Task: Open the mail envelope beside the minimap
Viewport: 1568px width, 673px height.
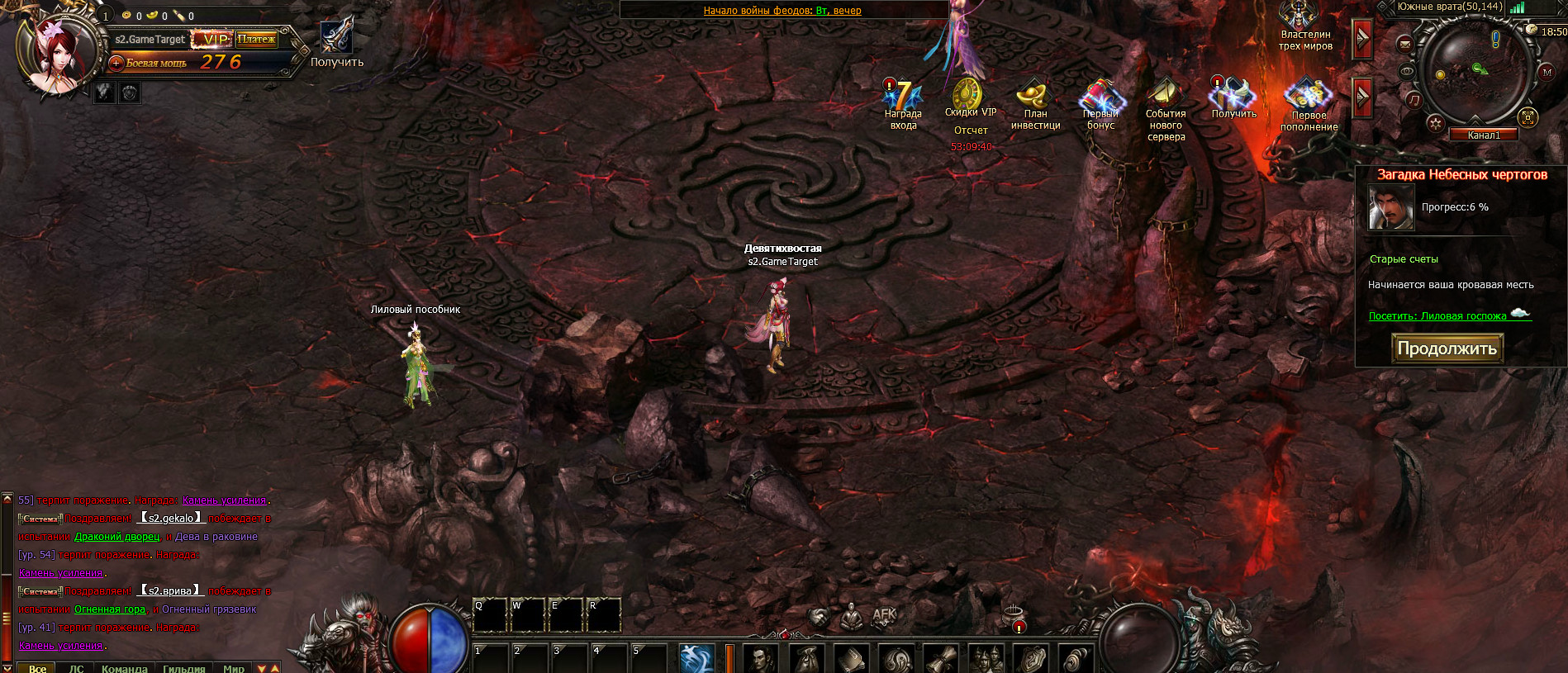Action: [1405, 45]
